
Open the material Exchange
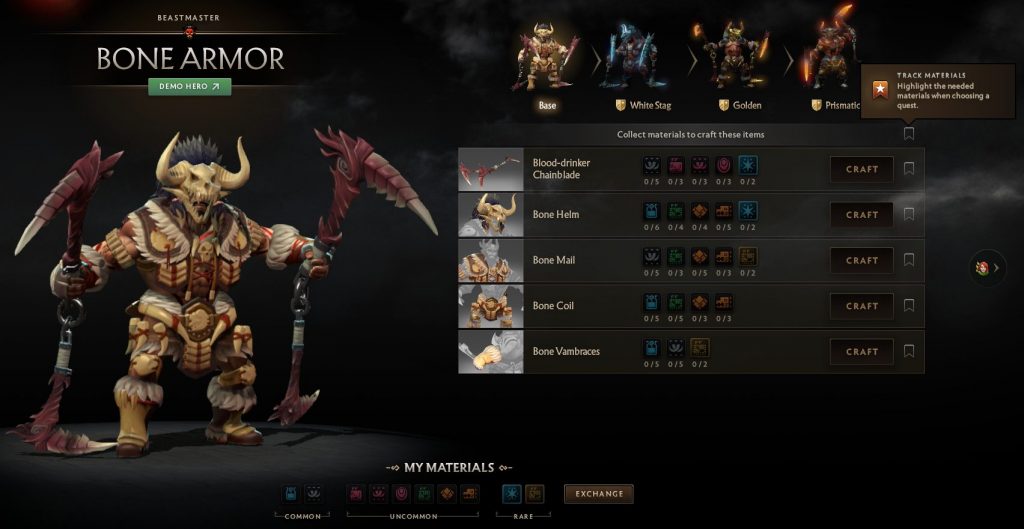click(x=598, y=494)
